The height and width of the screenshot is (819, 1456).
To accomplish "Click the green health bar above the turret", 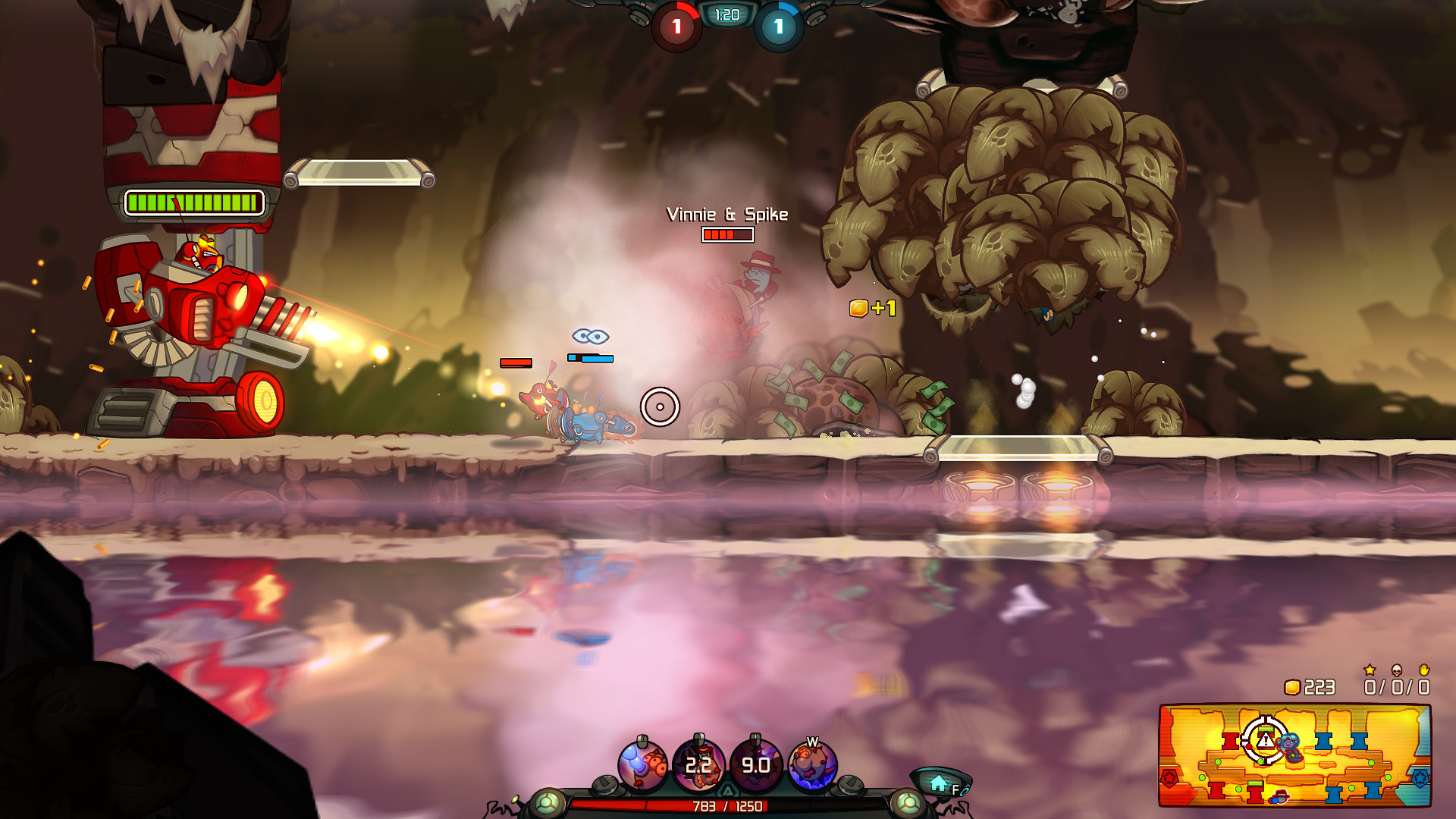I will (x=193, y=202).
